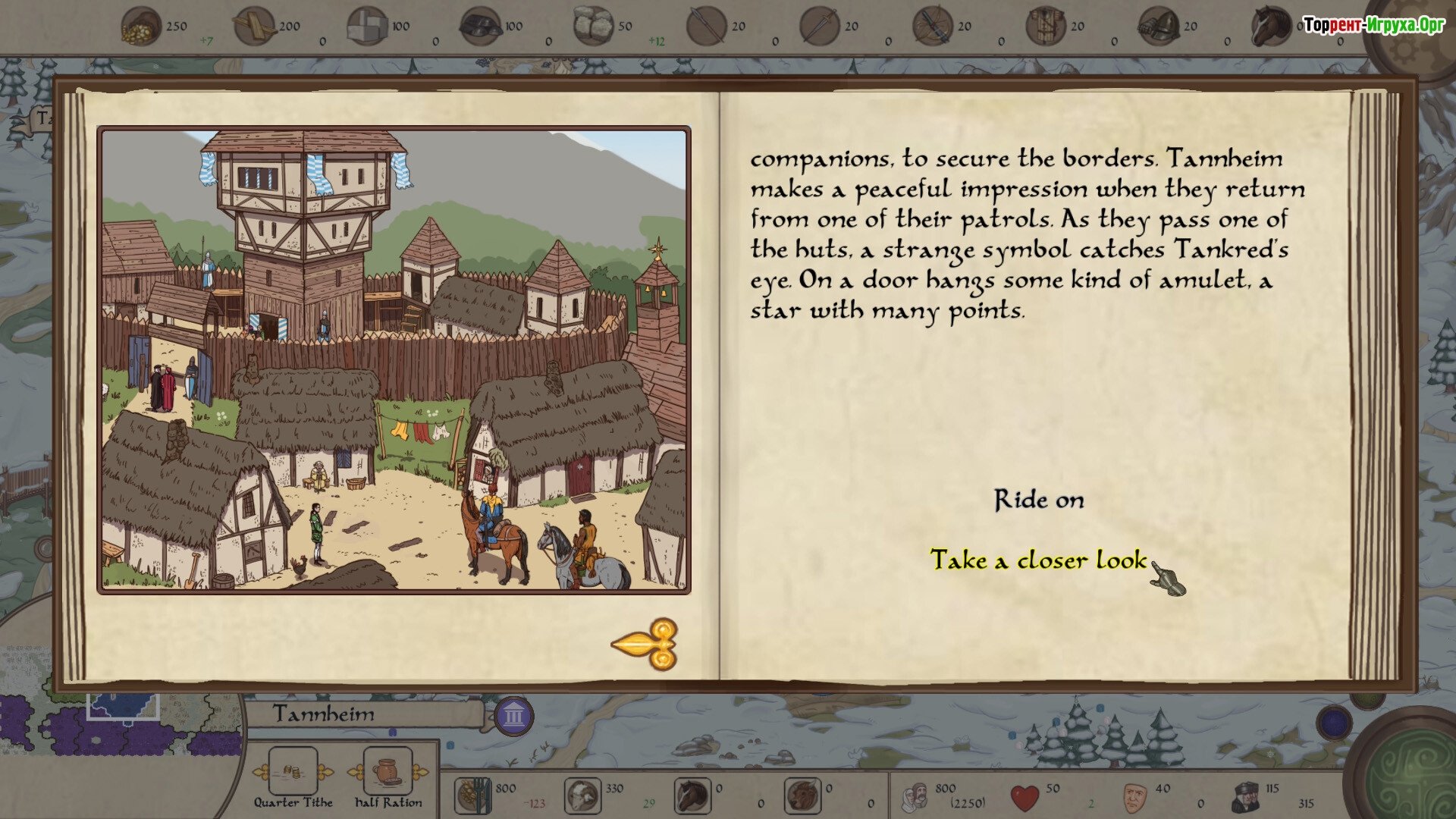Viewport: 1456px width, 819px height.
Task: Decrease rations using the left arrow
Action: click(x=355, y=773)
